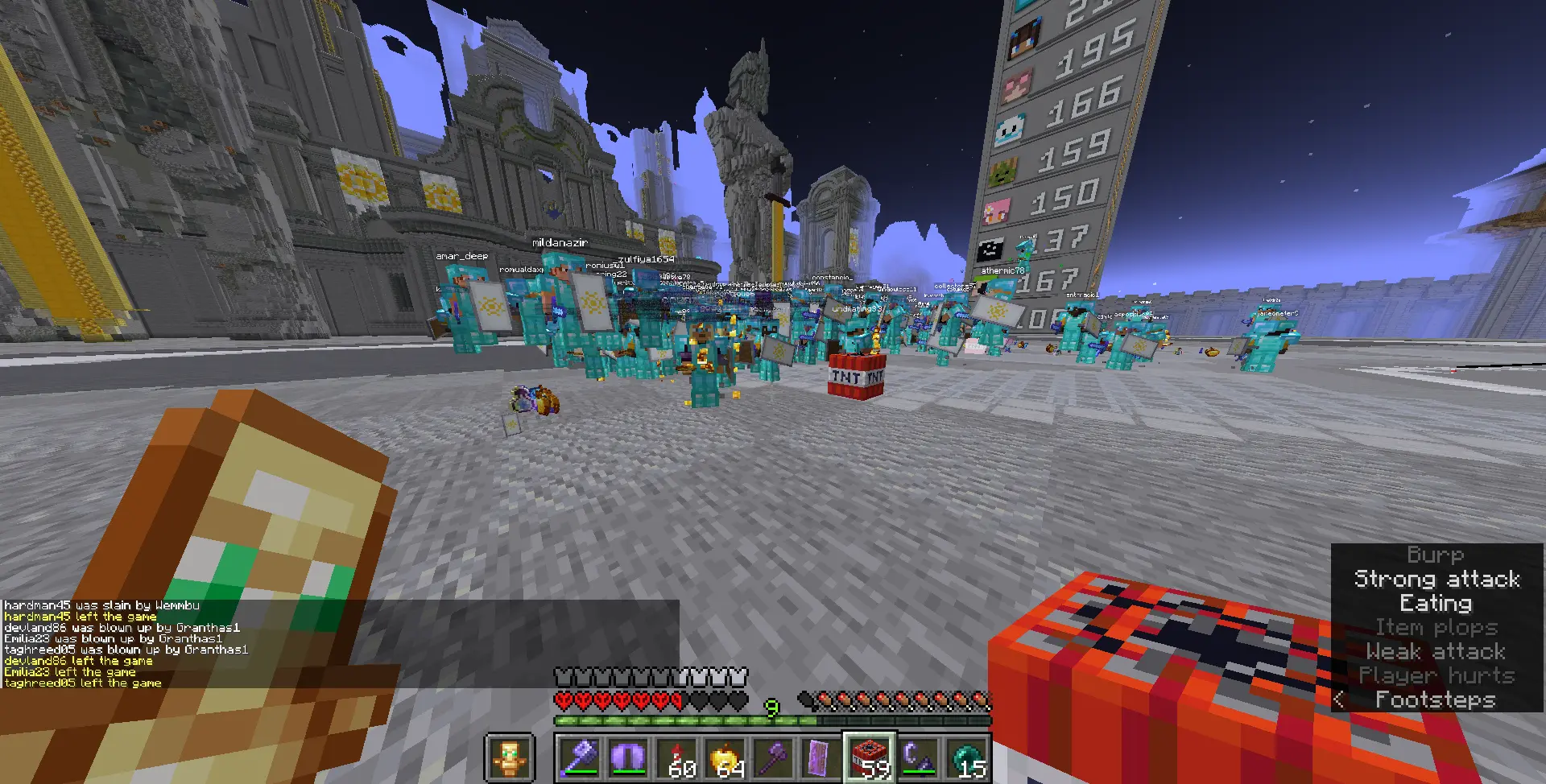Screen dimensions: 1546x784
Task: Select the Totem of Undying in the offhand slot
Action: tap(509, 755)
